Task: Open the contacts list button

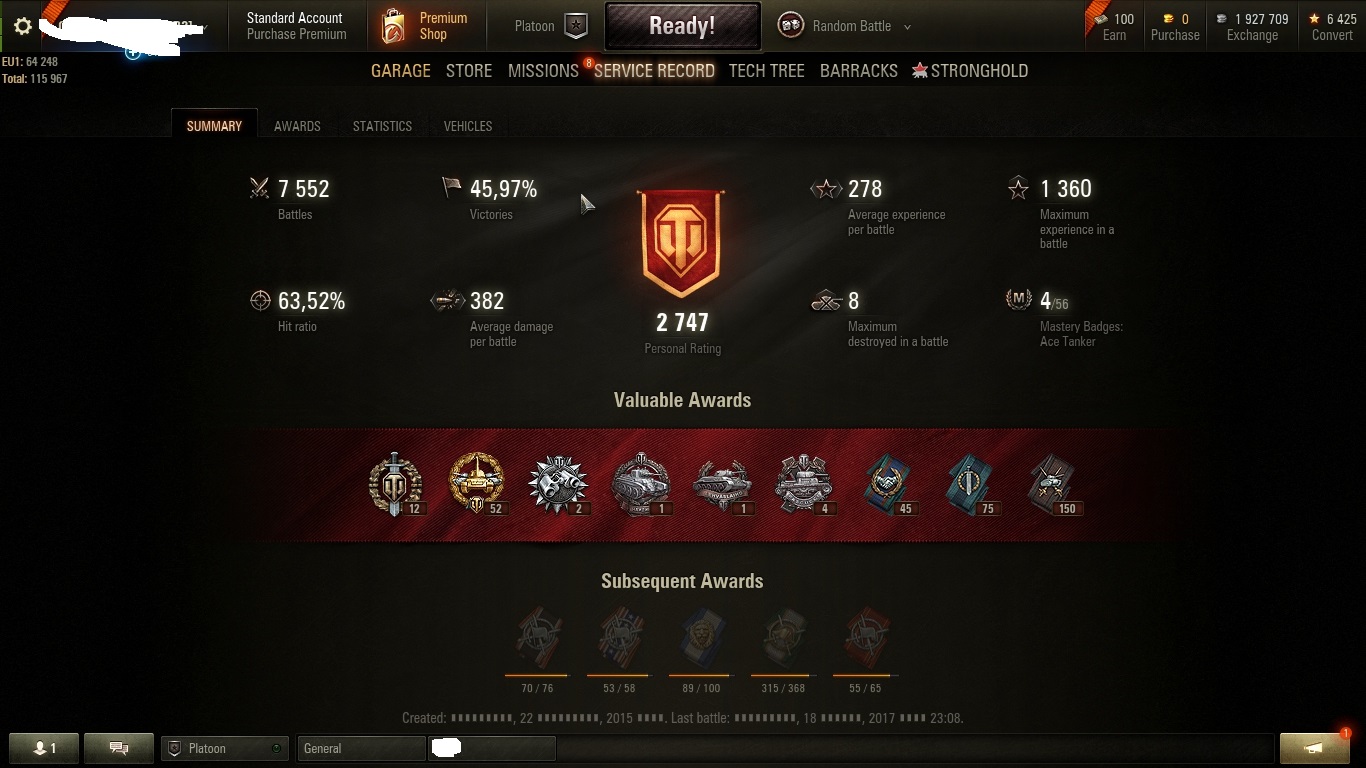Action: [44, 748]
